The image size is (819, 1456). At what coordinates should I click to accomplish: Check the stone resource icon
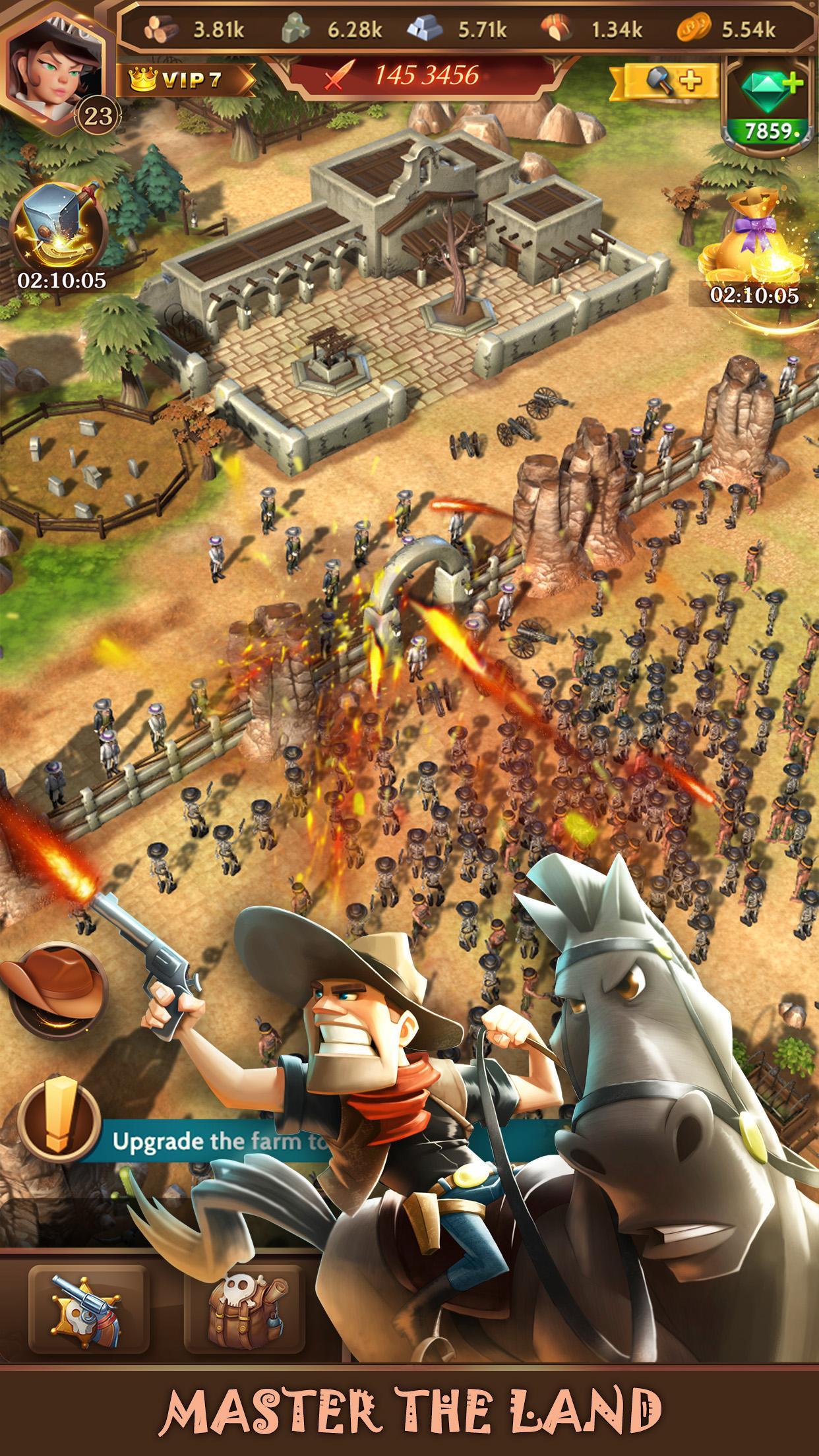(296, 28)
